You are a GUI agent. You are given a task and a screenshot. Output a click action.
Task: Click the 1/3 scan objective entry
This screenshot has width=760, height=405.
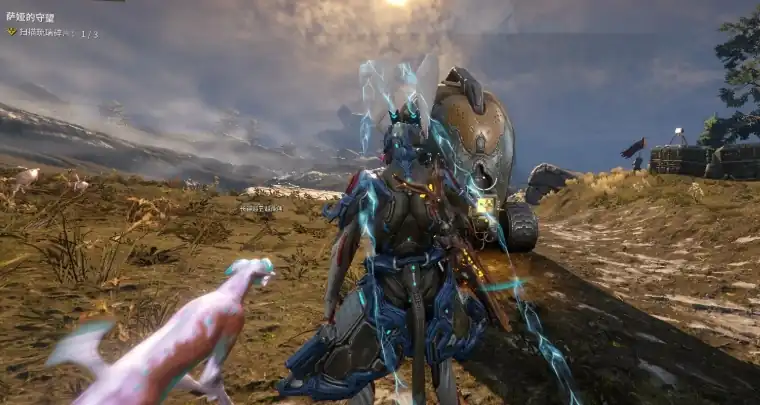(57, 33)
